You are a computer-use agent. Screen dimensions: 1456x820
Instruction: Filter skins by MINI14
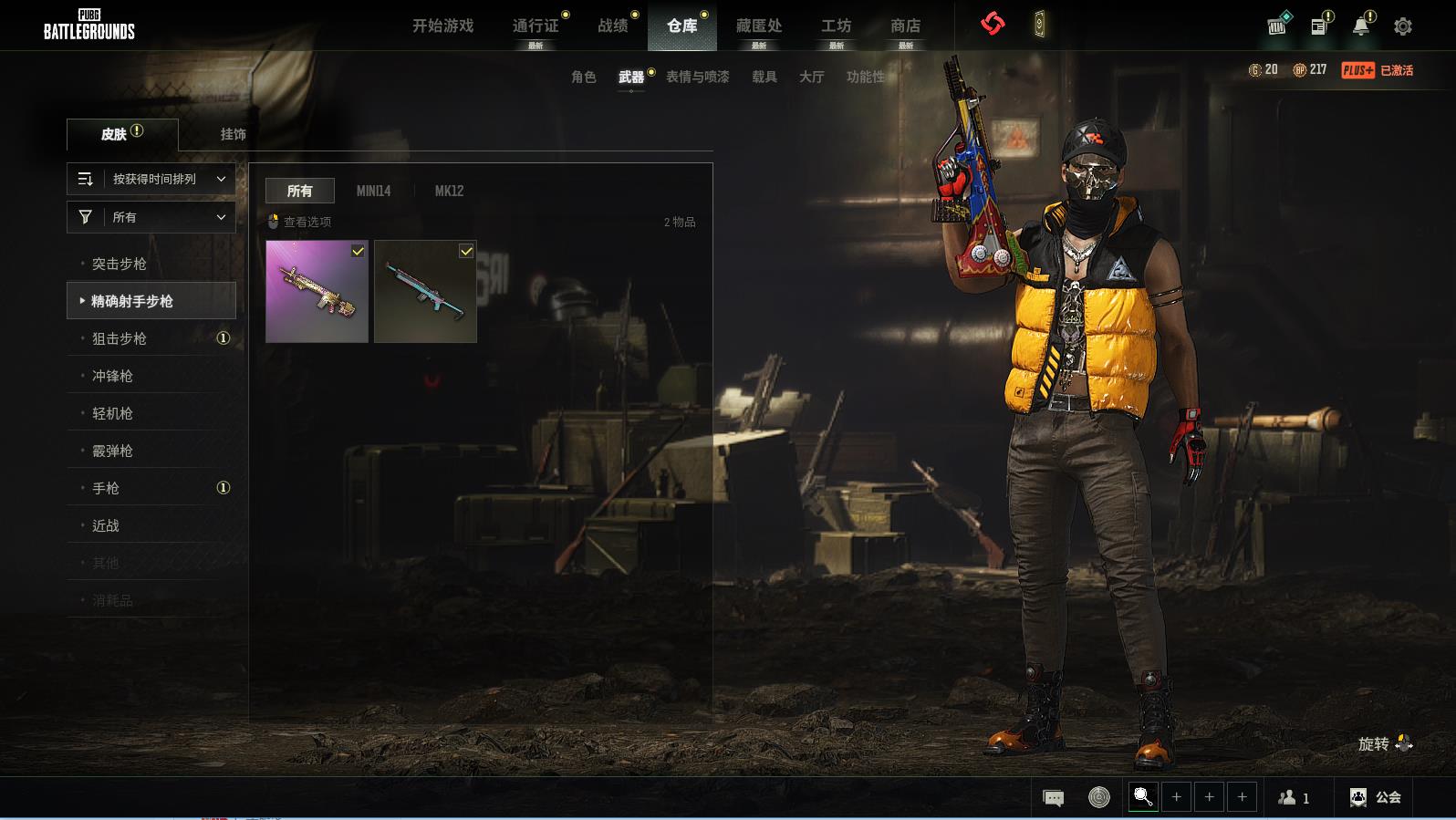373,191
